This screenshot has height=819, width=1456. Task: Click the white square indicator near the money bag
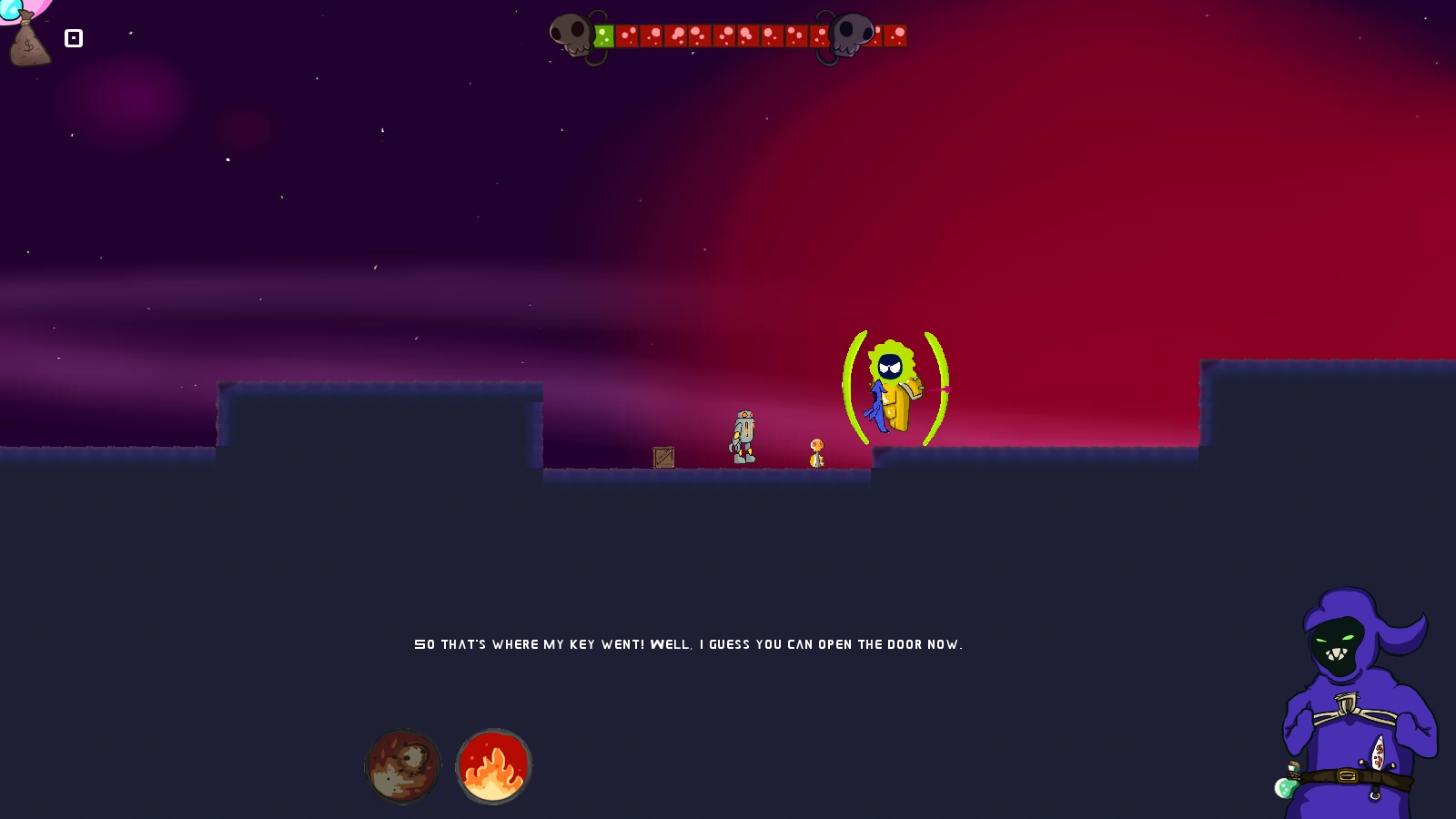(x=74, y=38)
